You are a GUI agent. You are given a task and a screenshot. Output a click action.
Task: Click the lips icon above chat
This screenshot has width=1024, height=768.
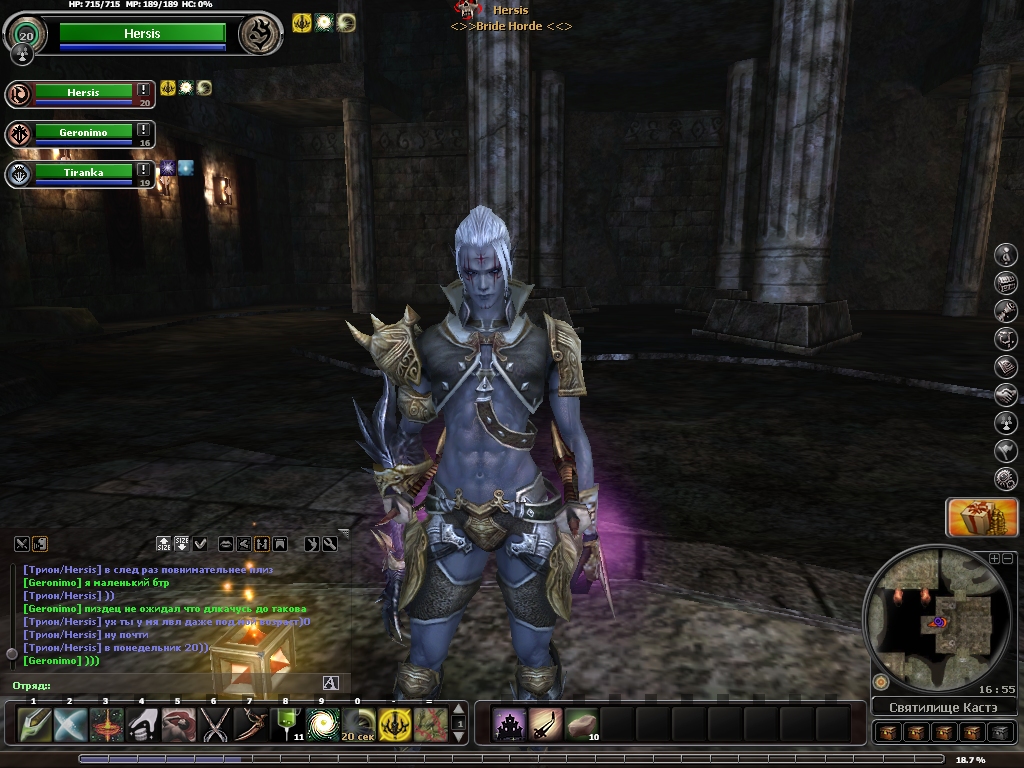tap(226, 544)
